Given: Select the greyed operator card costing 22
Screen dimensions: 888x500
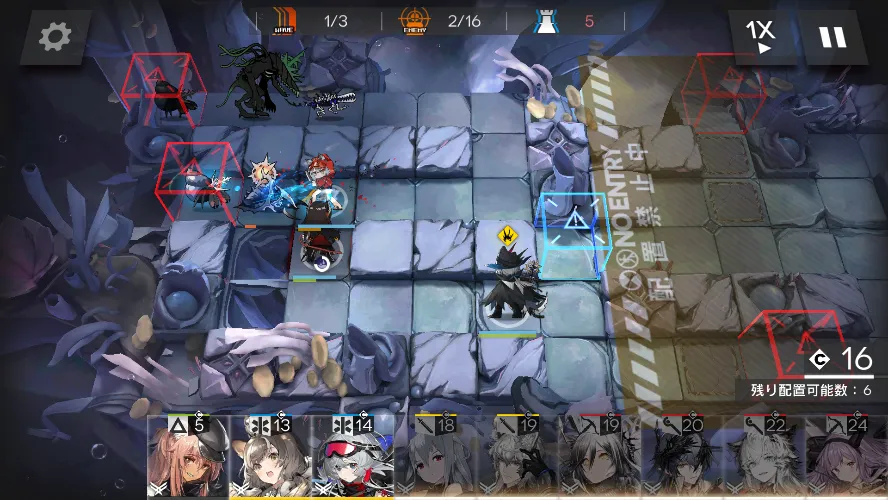Looking at the screenshot, I should pyautogui.click(x=764, y=458).
